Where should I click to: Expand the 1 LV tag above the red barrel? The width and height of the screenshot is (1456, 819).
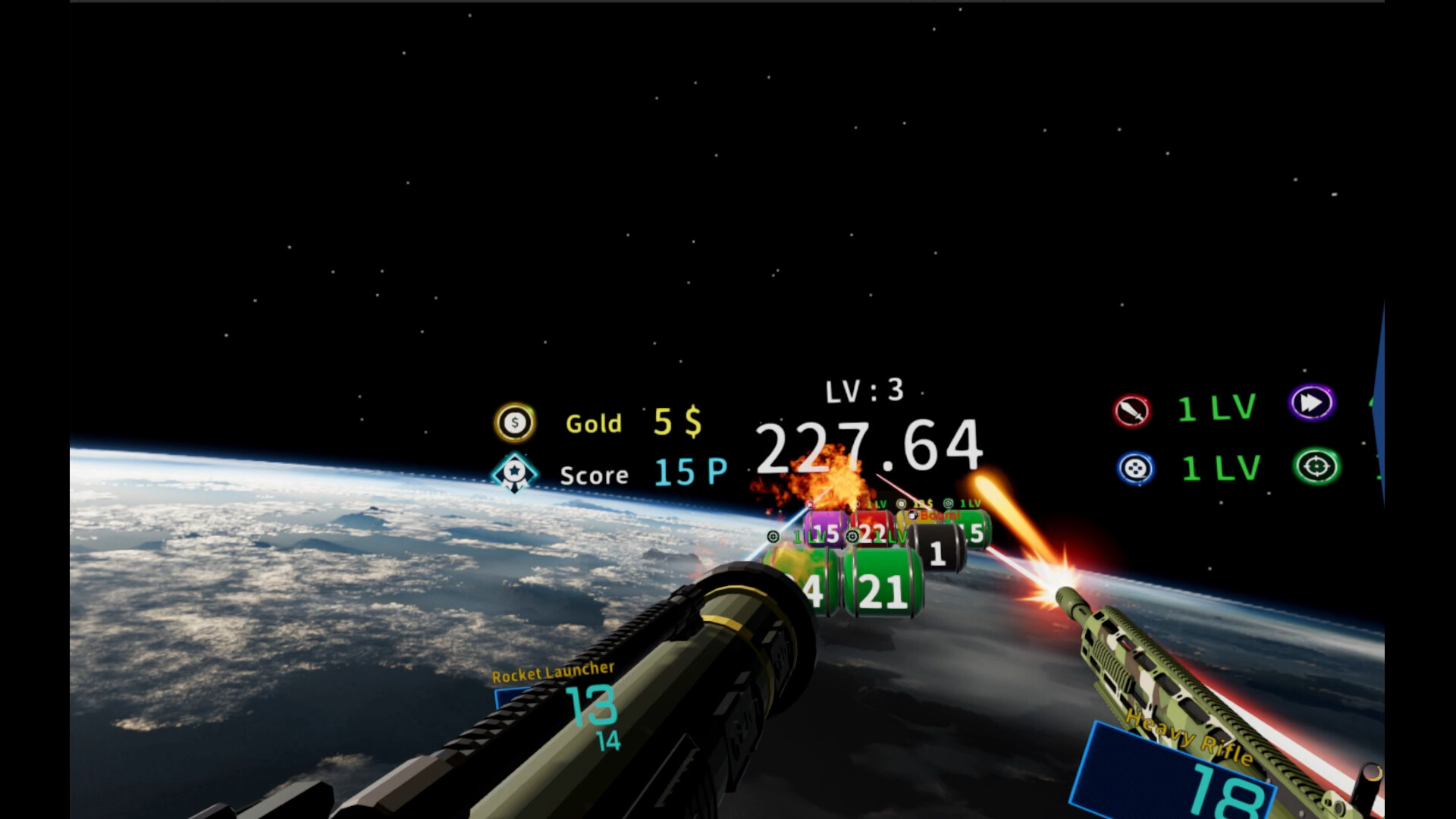point(876,503)
